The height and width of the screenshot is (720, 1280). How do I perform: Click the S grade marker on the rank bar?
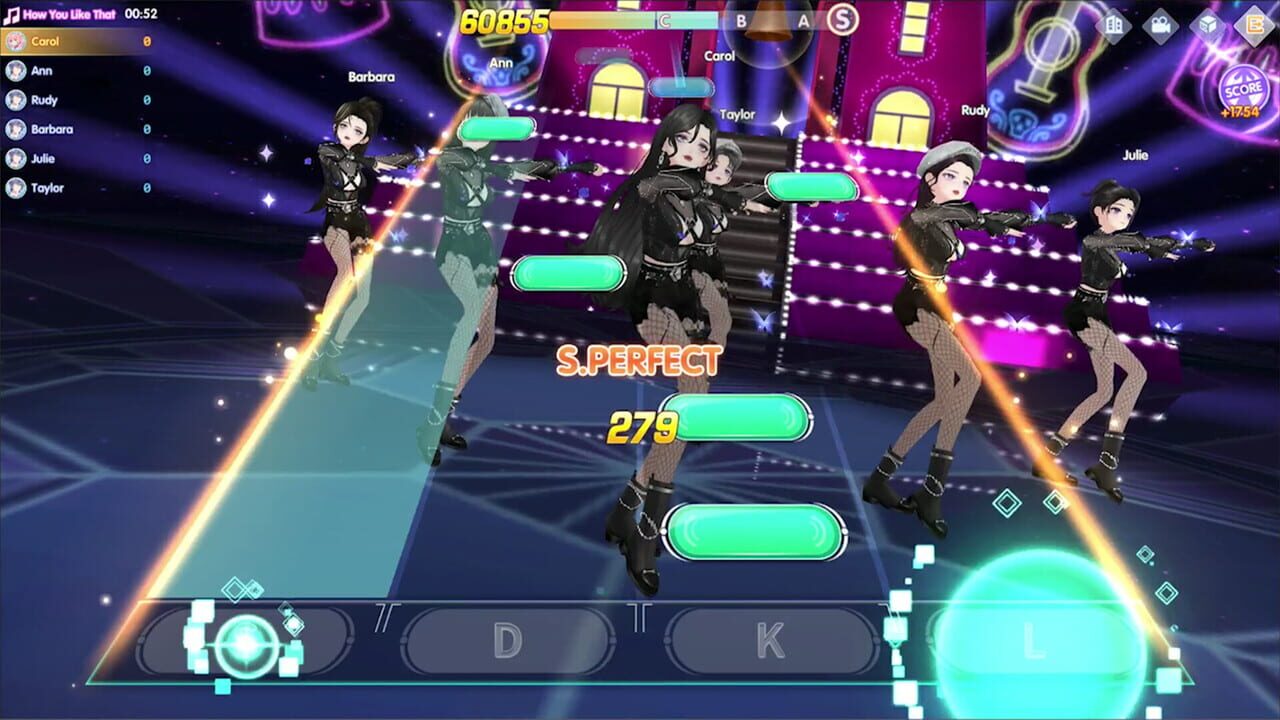point(841,20)
